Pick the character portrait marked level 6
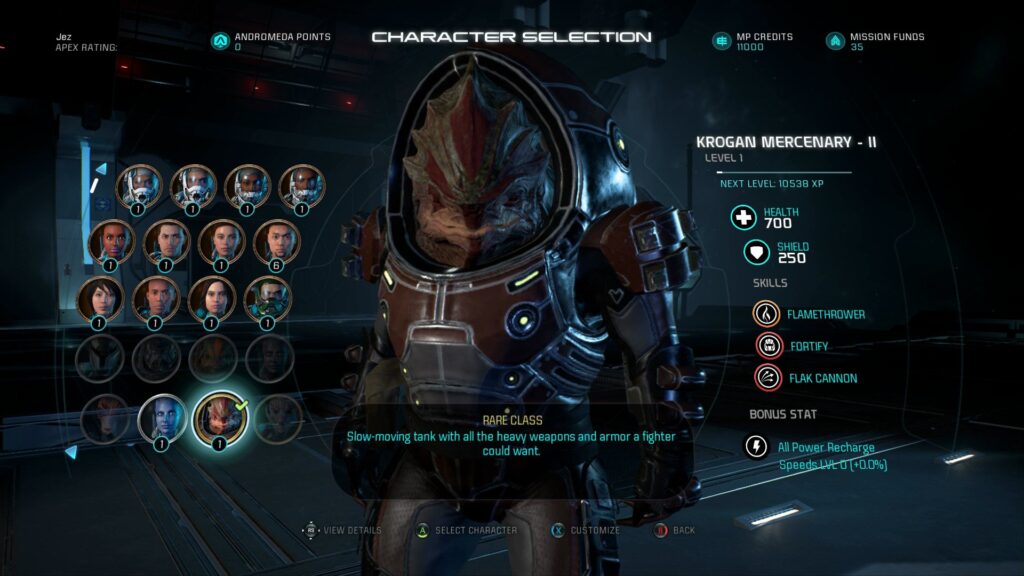Screen dimensions: 1024x576 coord(274,241)
